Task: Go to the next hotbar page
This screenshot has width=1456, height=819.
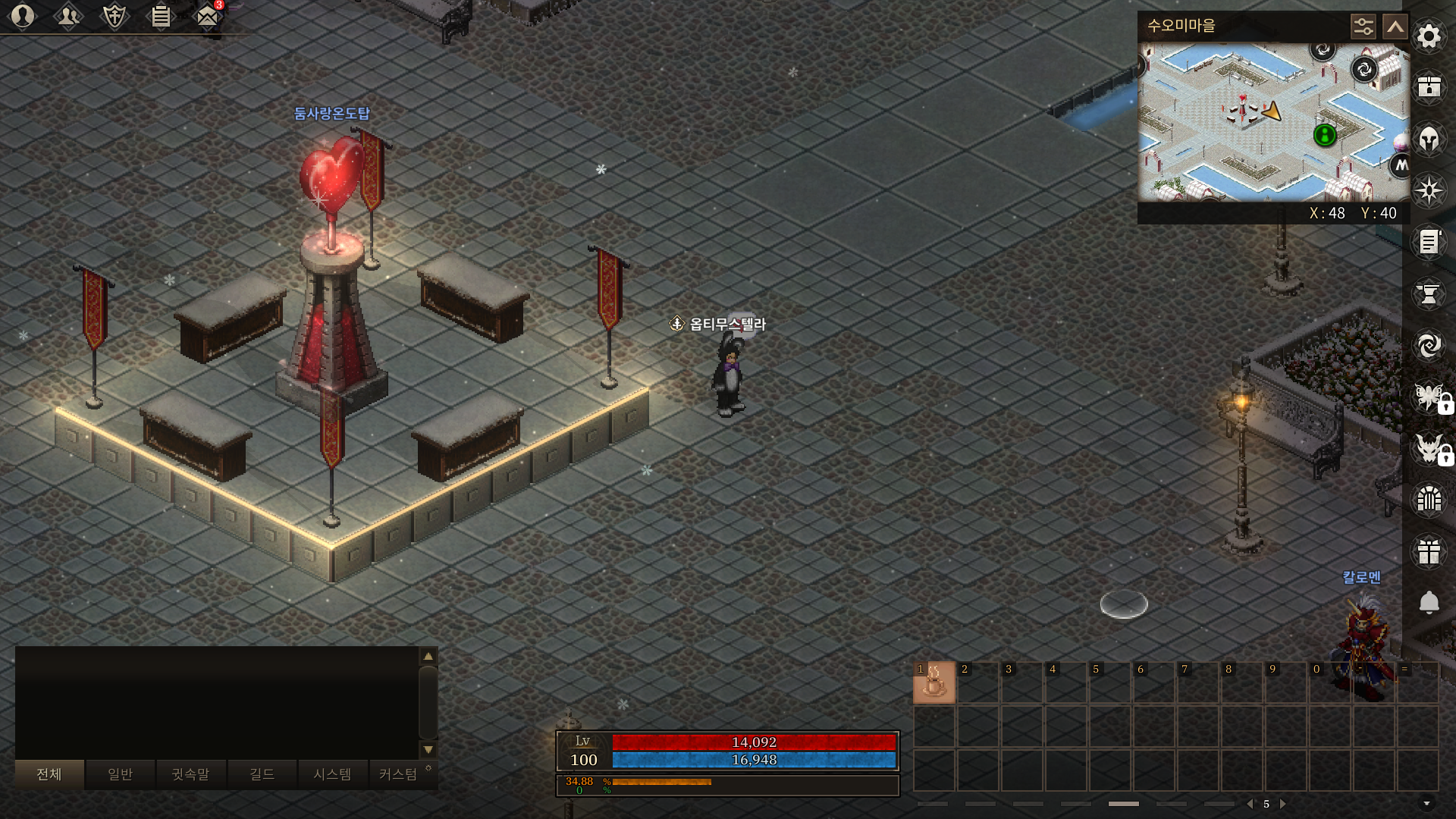Action: click(1283, 804)
